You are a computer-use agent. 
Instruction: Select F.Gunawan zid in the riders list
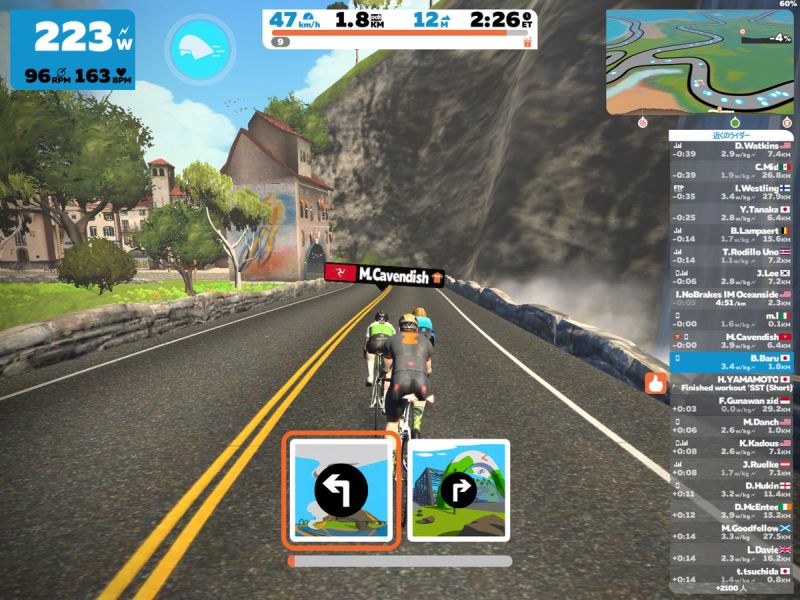(x=732, y=405)
